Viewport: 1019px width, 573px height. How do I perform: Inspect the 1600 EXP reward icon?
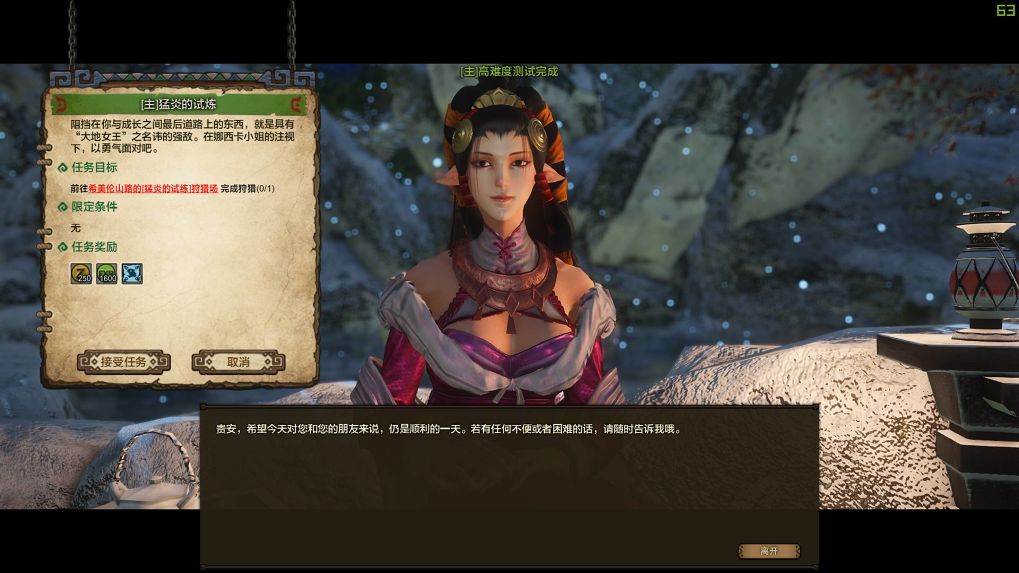coord(107,273)
